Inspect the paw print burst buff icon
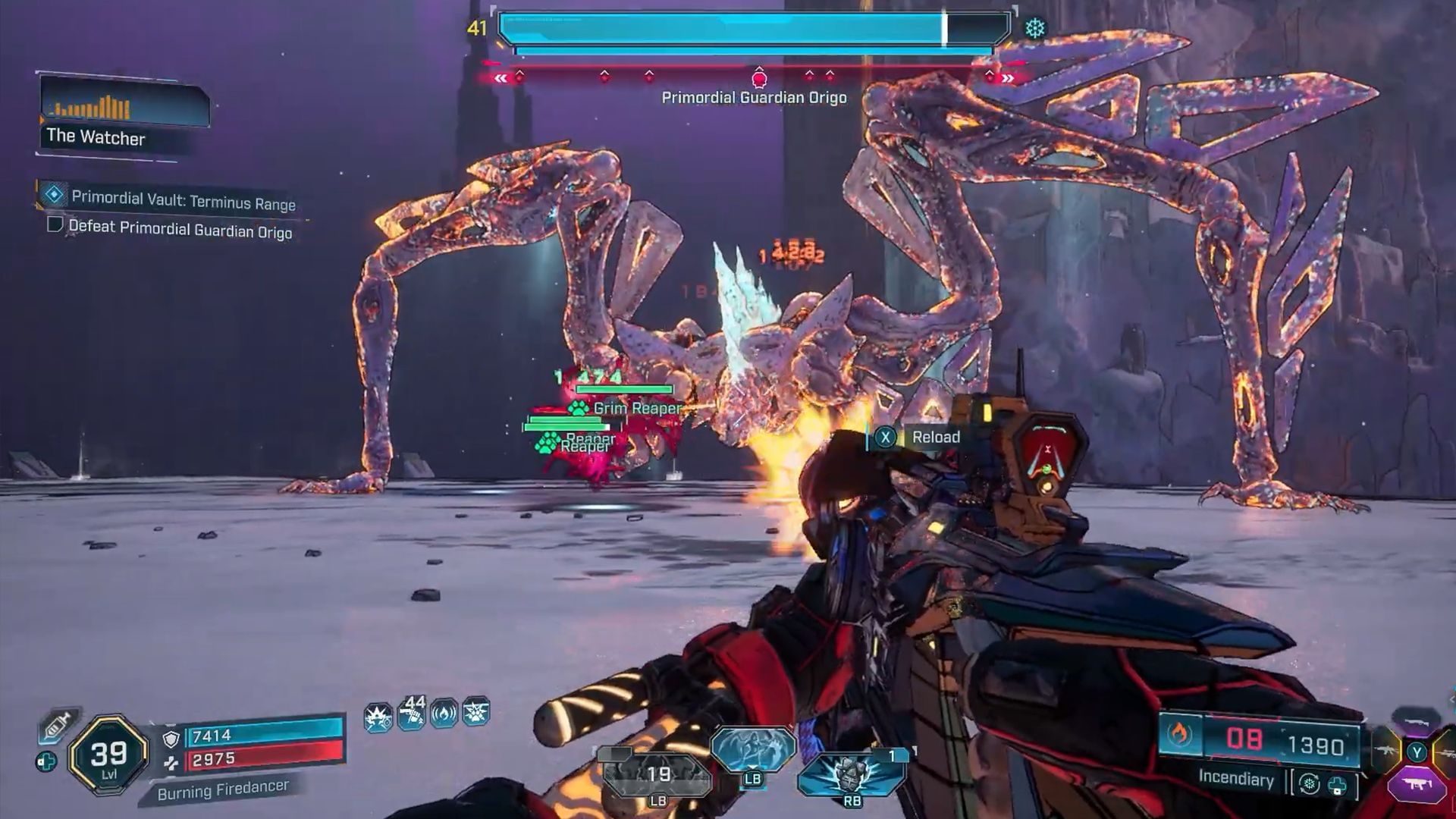 (476, 712)
